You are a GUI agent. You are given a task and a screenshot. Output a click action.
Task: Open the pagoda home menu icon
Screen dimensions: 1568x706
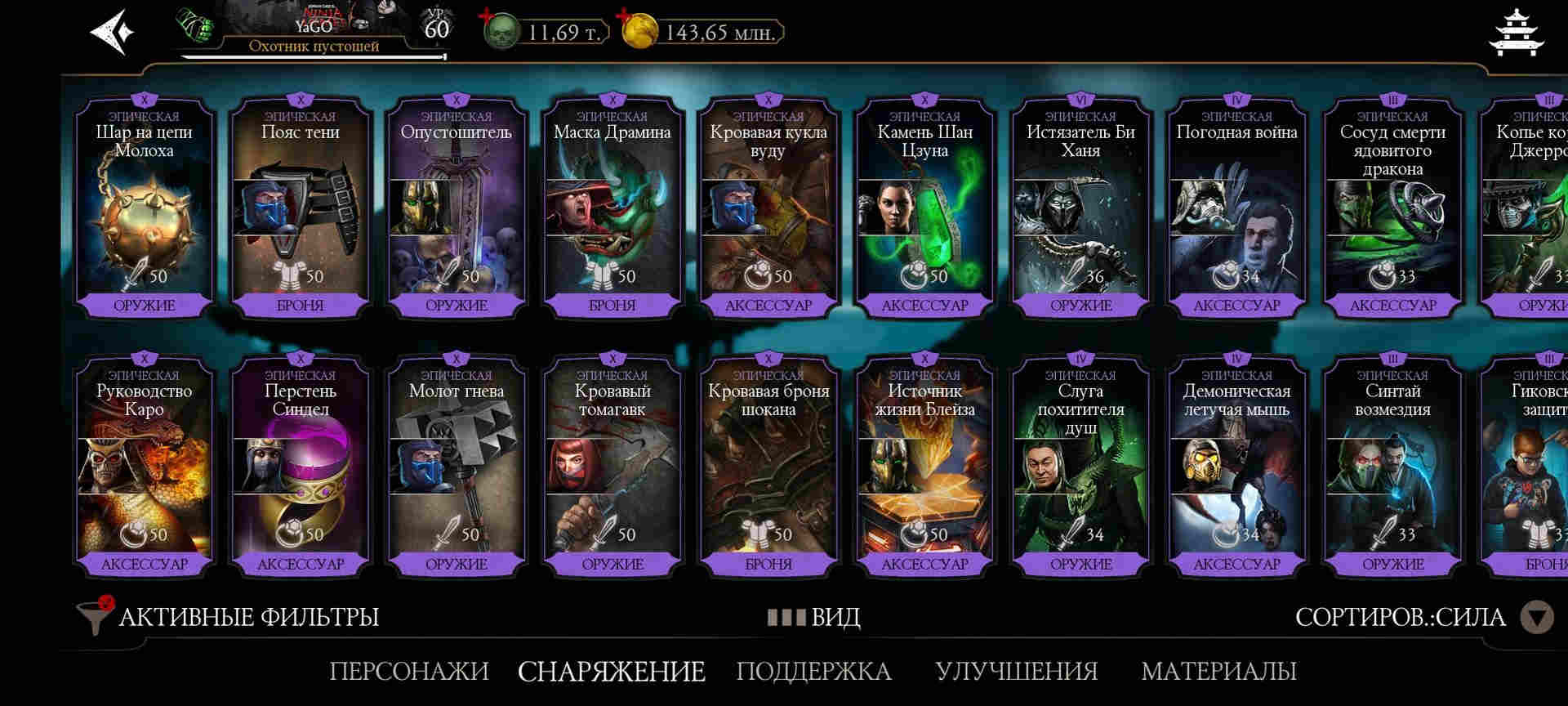coord(1516,33)
